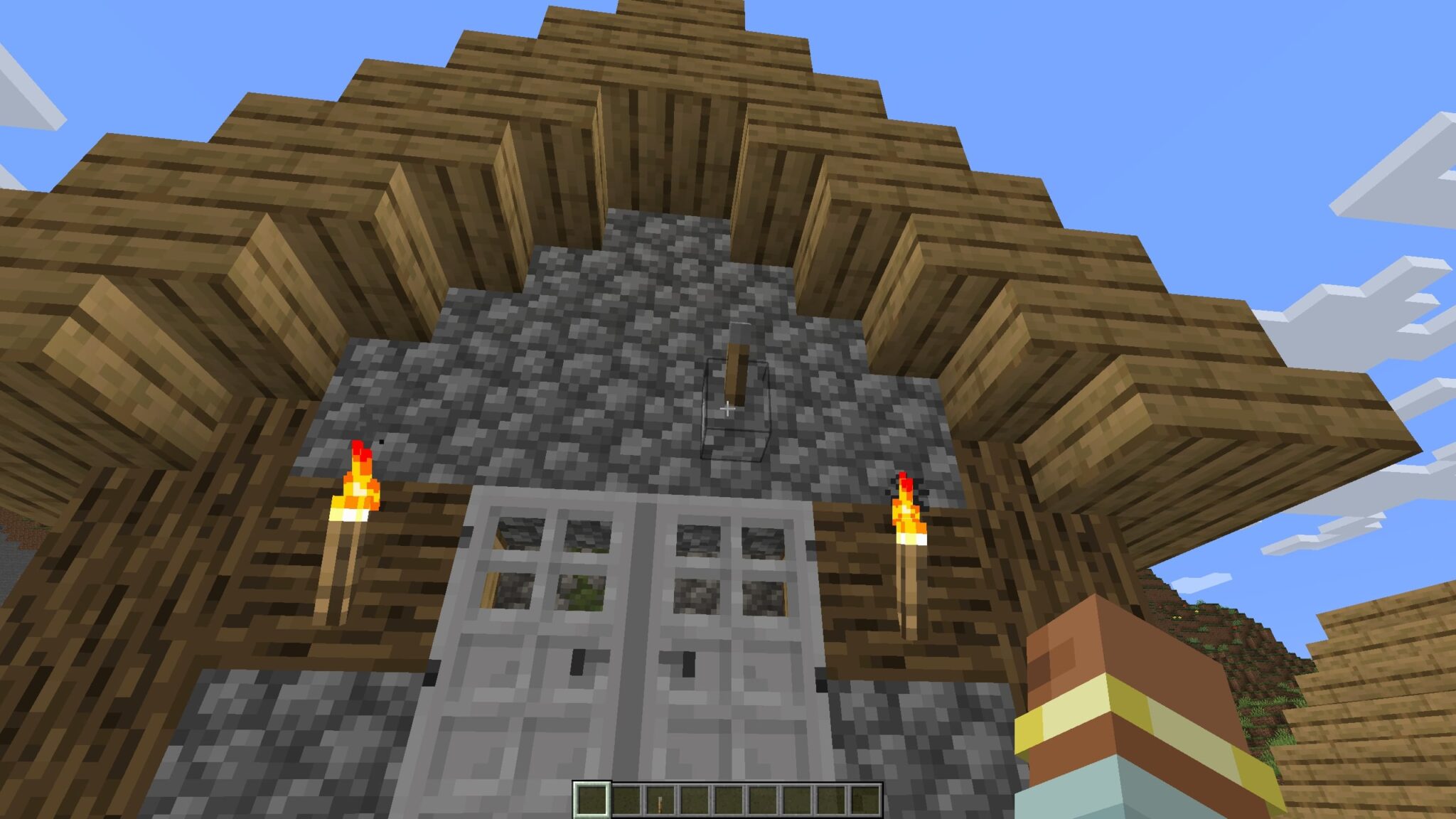Click the crosshair at screen center
This screenshot has height=819, width=1456.
728,409
